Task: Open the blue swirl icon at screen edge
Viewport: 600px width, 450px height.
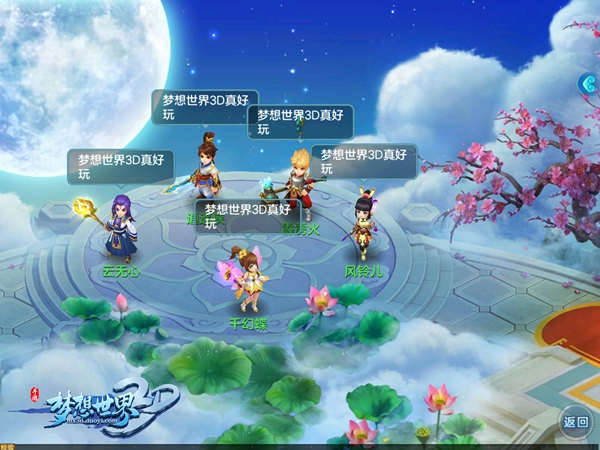Action: pos(589,87)
